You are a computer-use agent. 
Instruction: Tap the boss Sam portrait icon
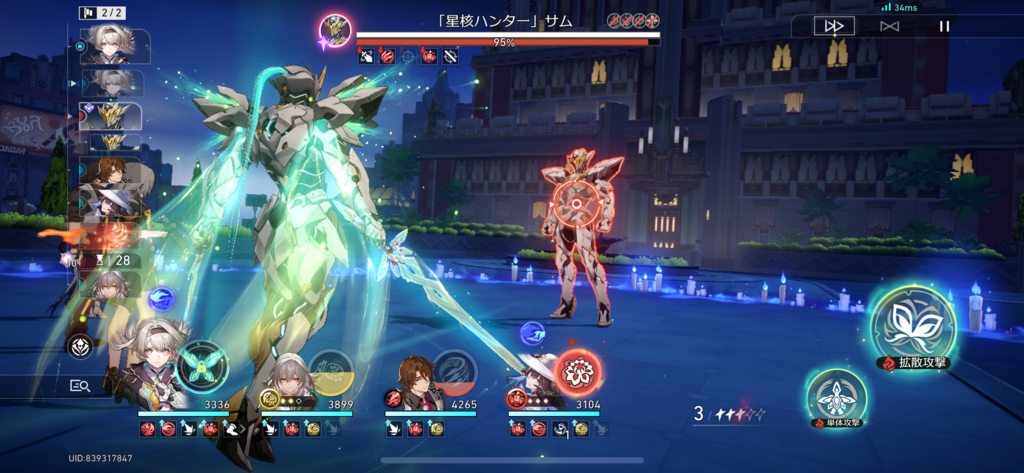pos(335,30)
